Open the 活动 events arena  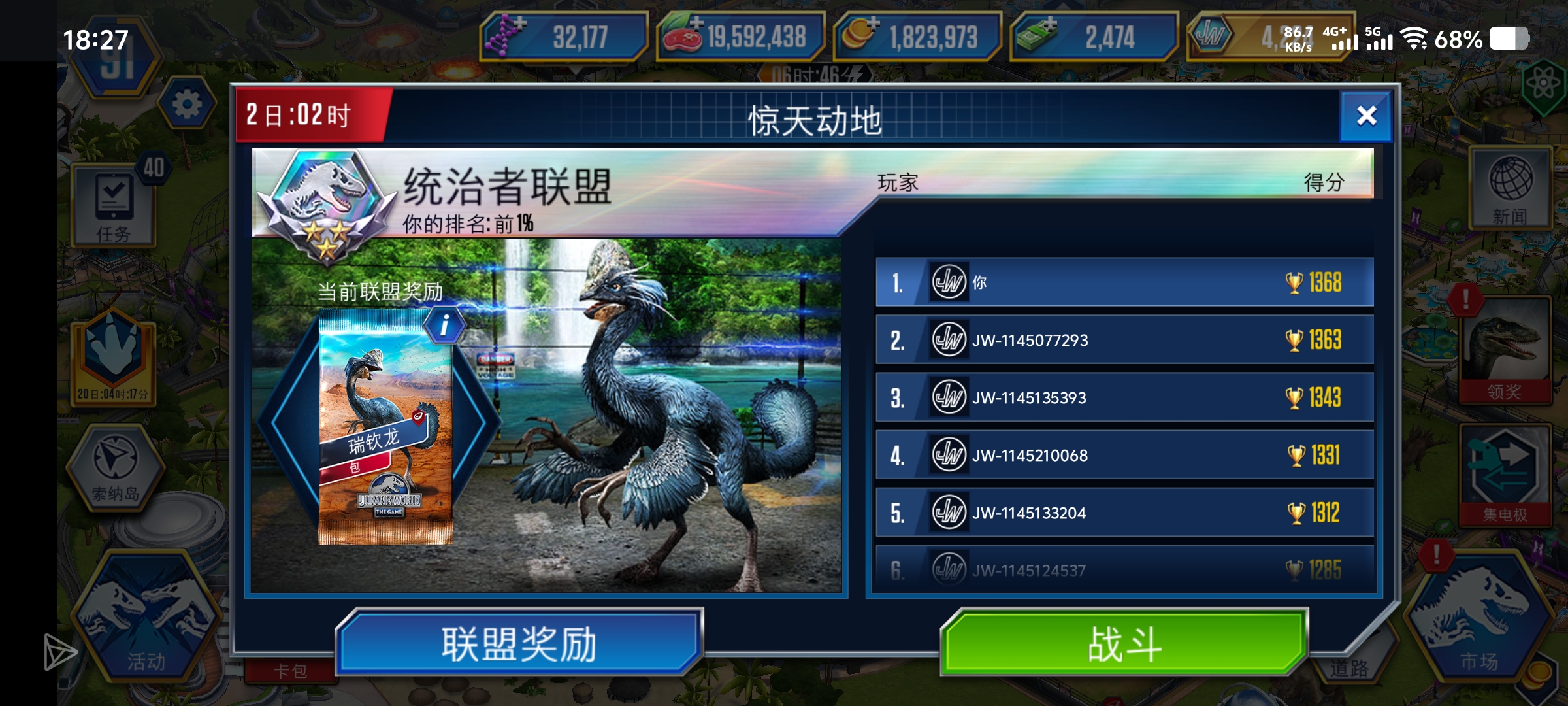pos(150,618)
